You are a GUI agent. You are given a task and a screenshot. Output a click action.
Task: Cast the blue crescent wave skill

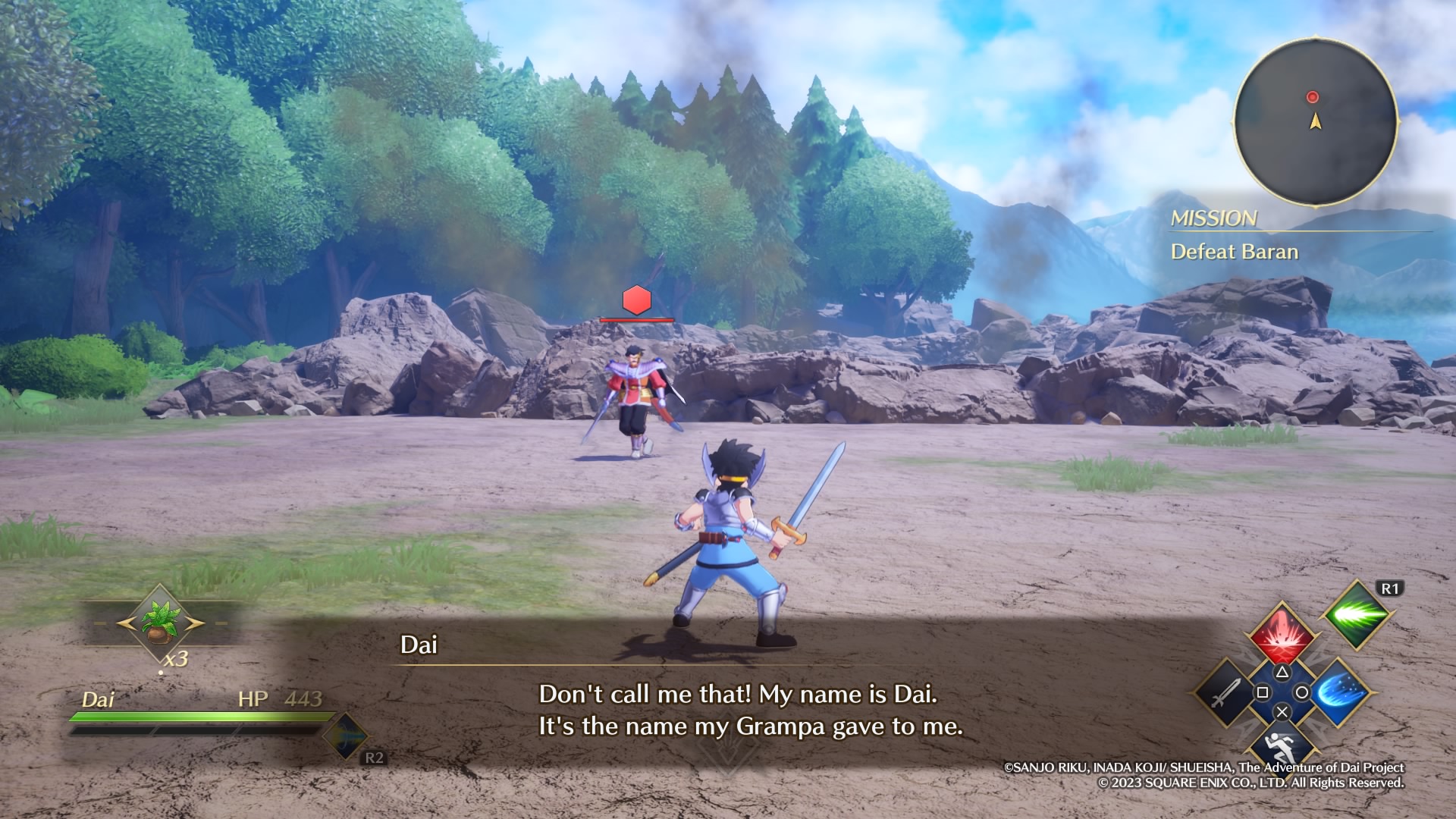click(x=1338, y=692)
